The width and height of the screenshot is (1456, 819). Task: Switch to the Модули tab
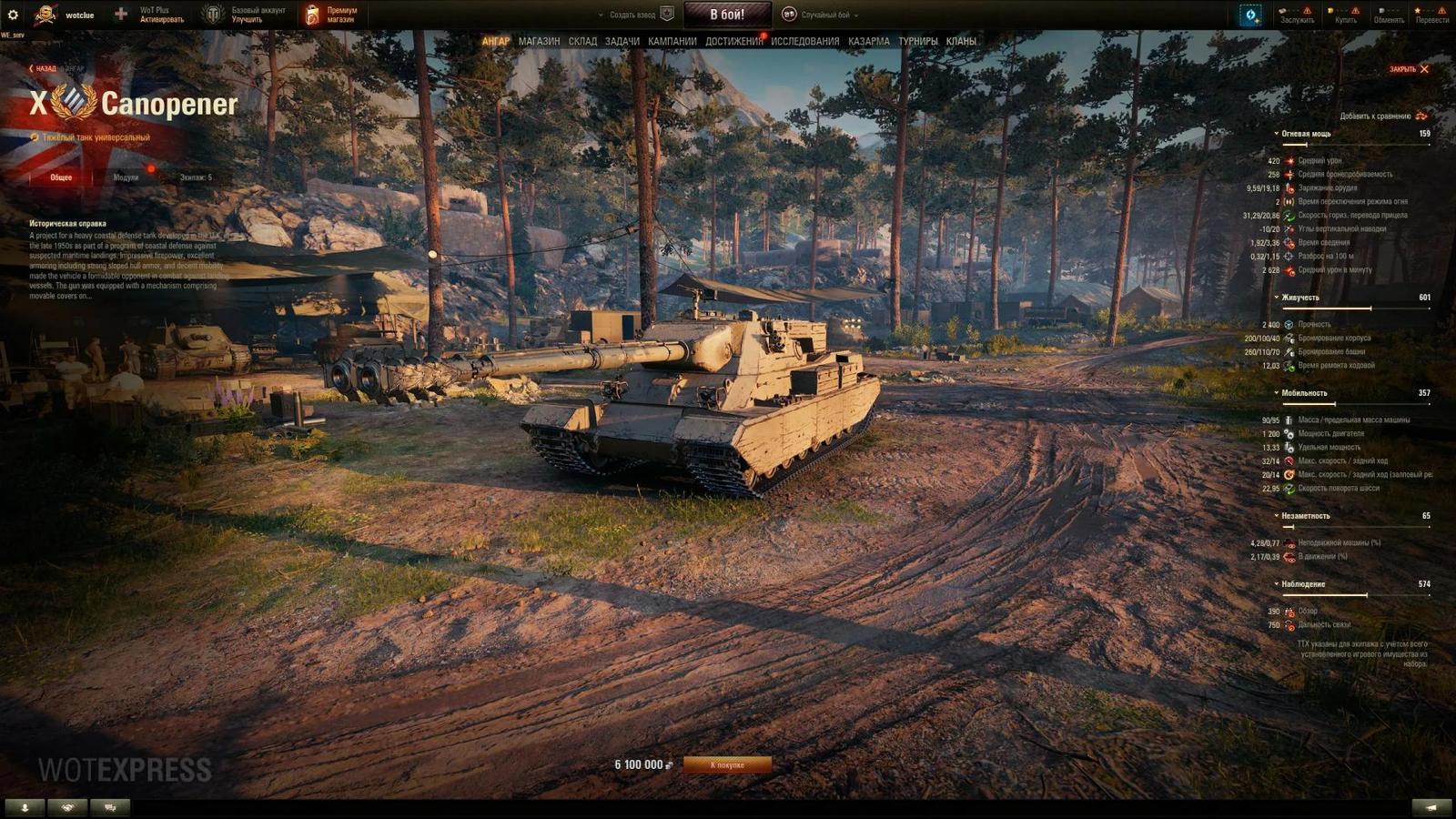click(126, 177)
